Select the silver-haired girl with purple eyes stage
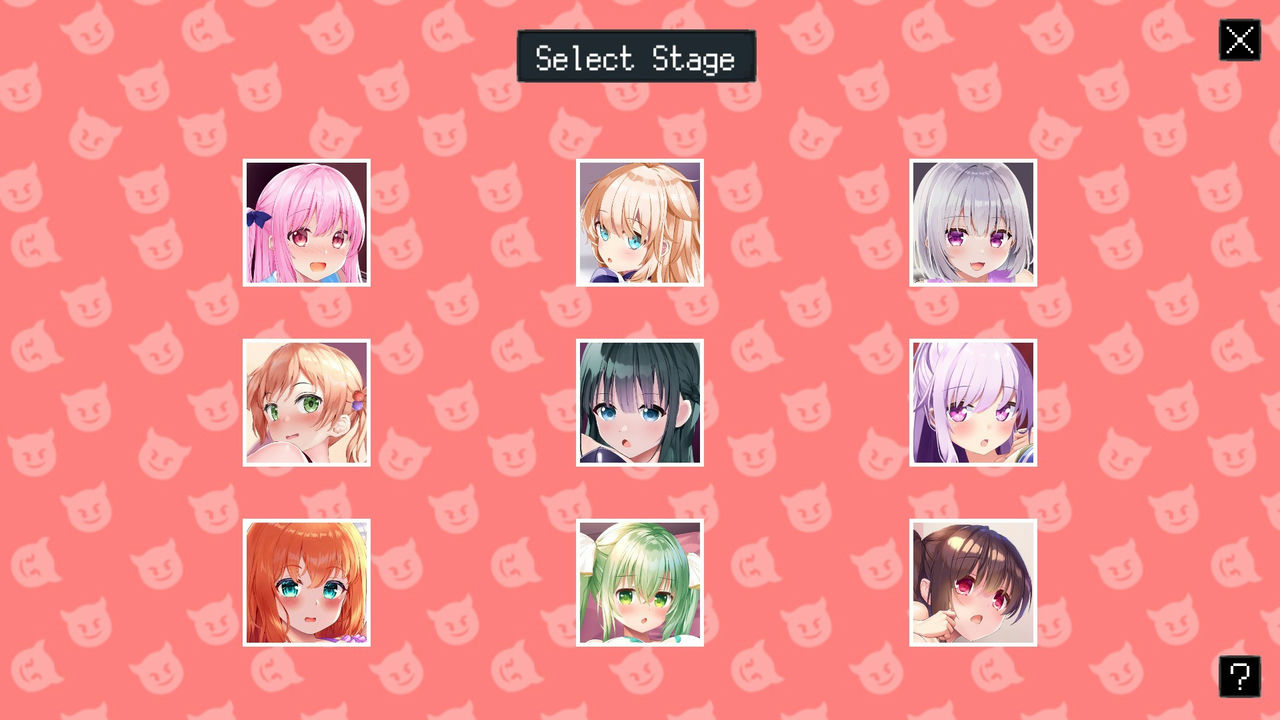1280x720 pixels. (972, 222)
